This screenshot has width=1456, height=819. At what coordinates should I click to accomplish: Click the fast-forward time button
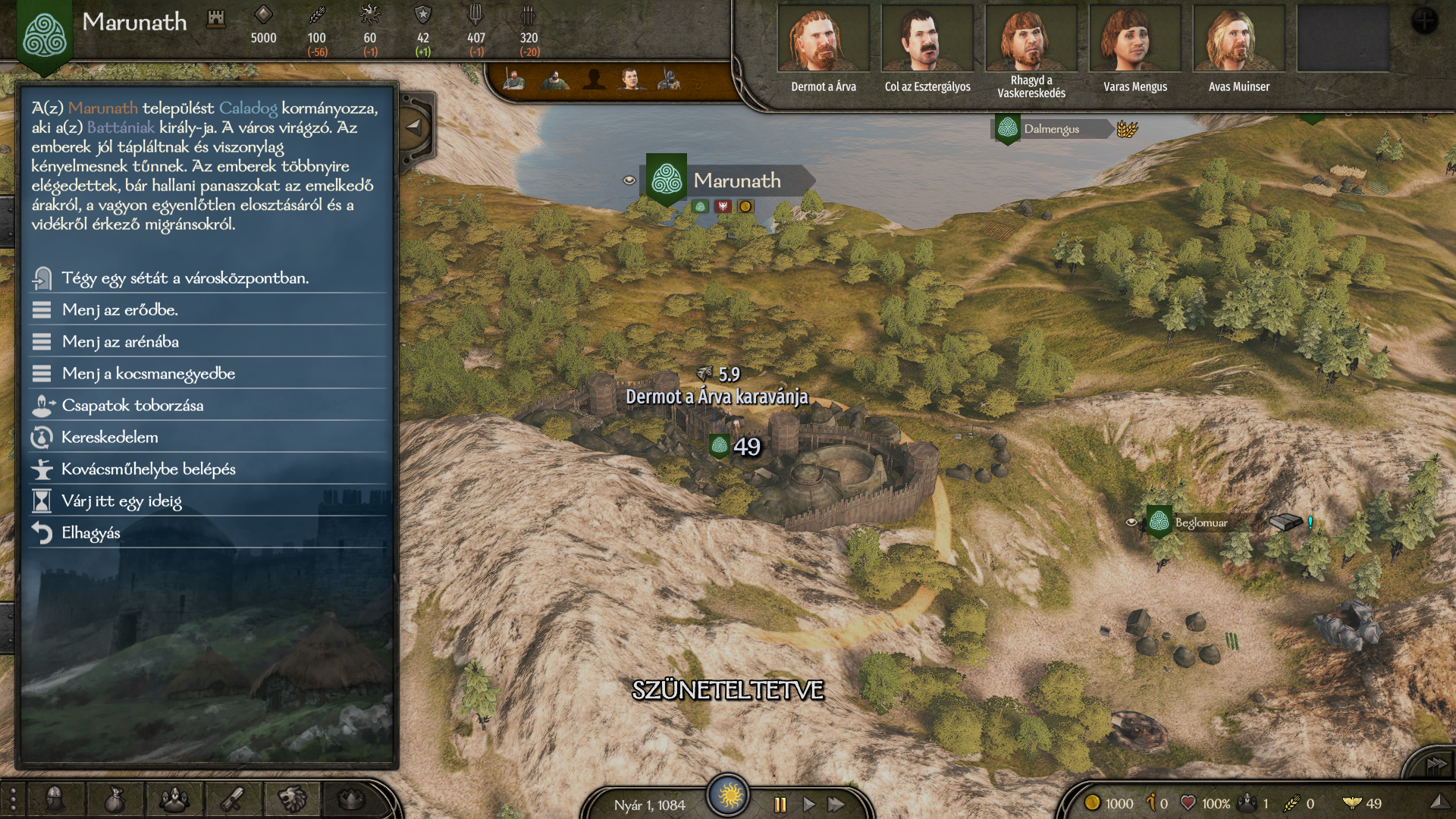[x=836, y=805]
